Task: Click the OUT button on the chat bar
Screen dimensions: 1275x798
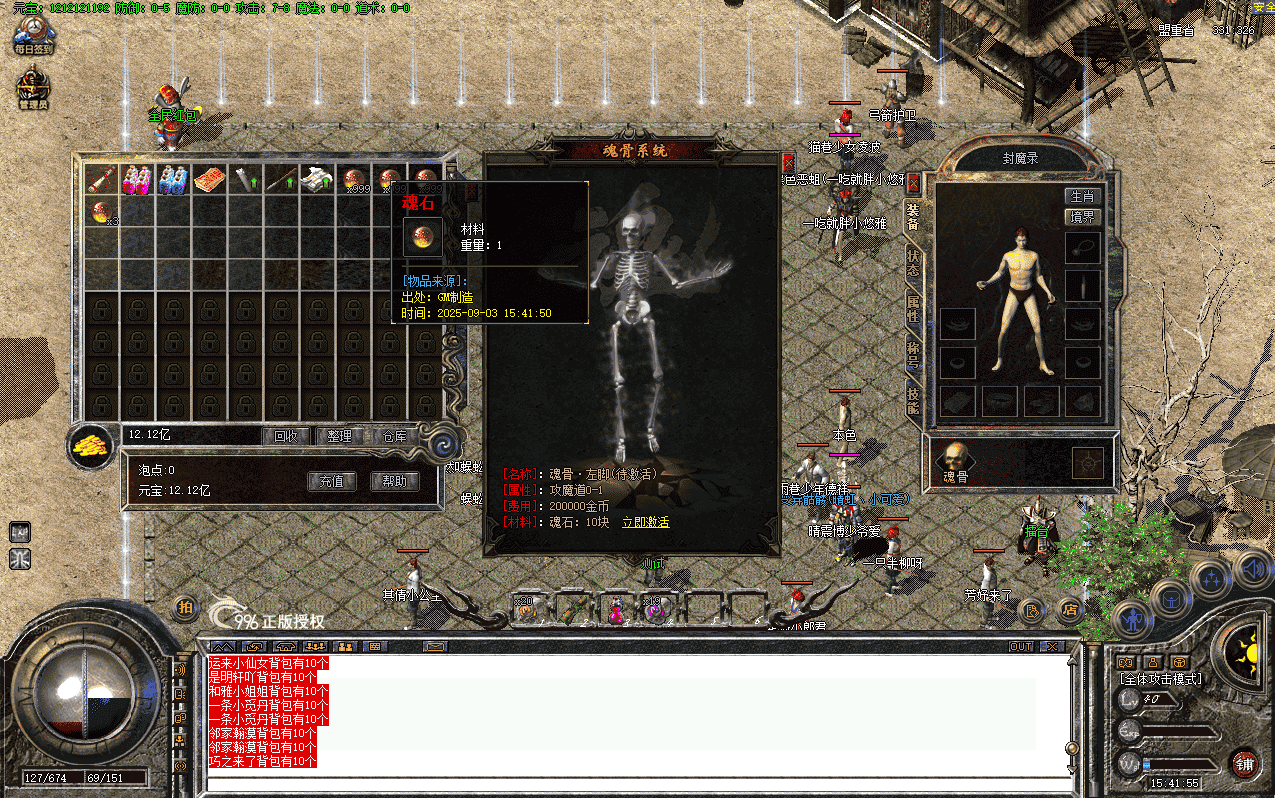Action: coord(1020,646)
